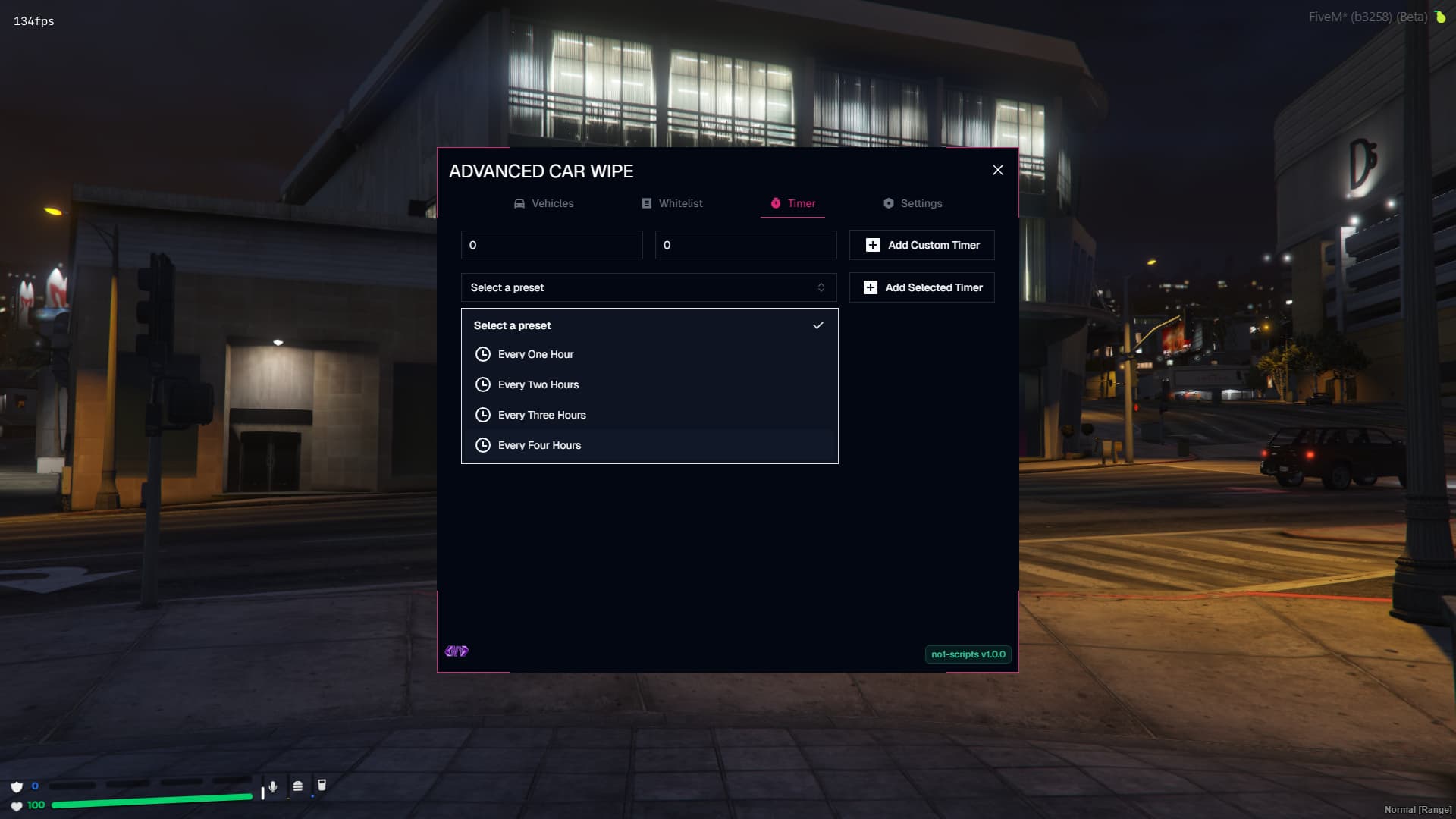Viewport: 1456px width, 819px height.
Task: Switch to the Whitelist tab
Action: [681, 203]
